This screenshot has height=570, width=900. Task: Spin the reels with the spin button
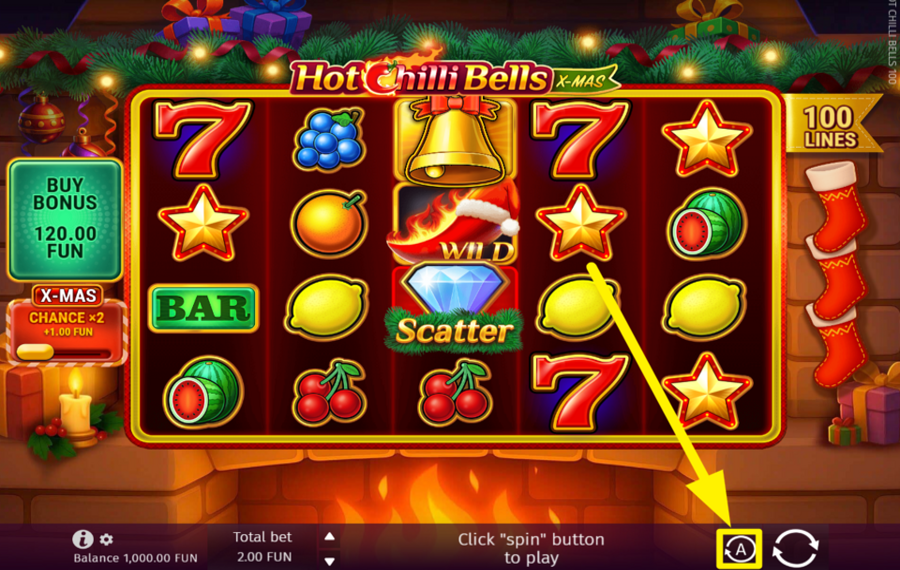point(796,548)
